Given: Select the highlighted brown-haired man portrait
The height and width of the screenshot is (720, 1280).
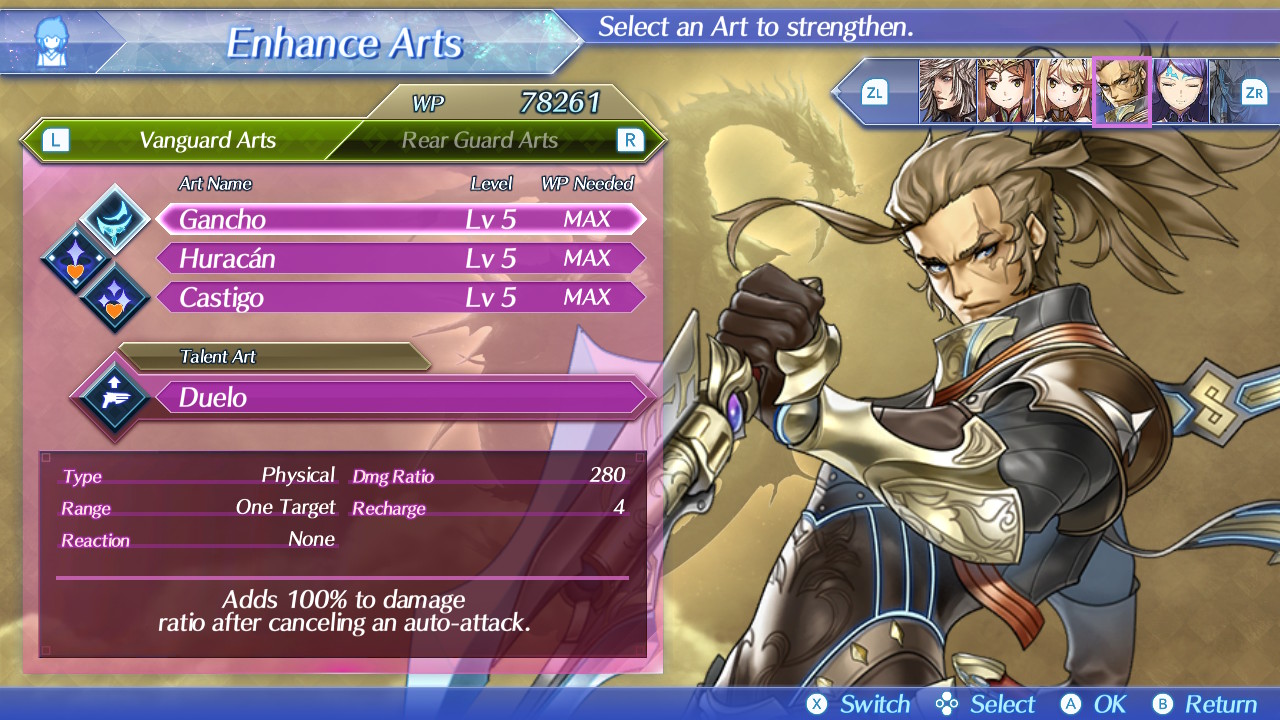Looking at the screenshot, I should point(1121,92).
